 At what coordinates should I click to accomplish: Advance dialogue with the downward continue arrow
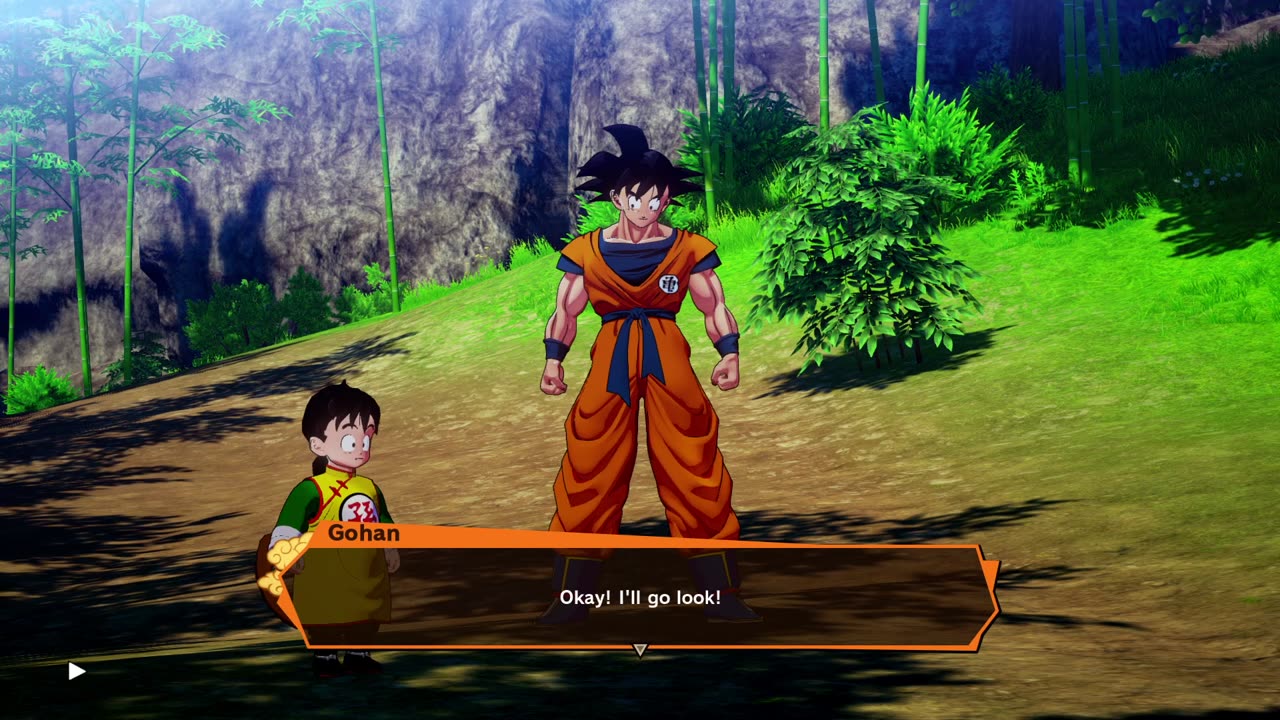click(x=640, y=650)
